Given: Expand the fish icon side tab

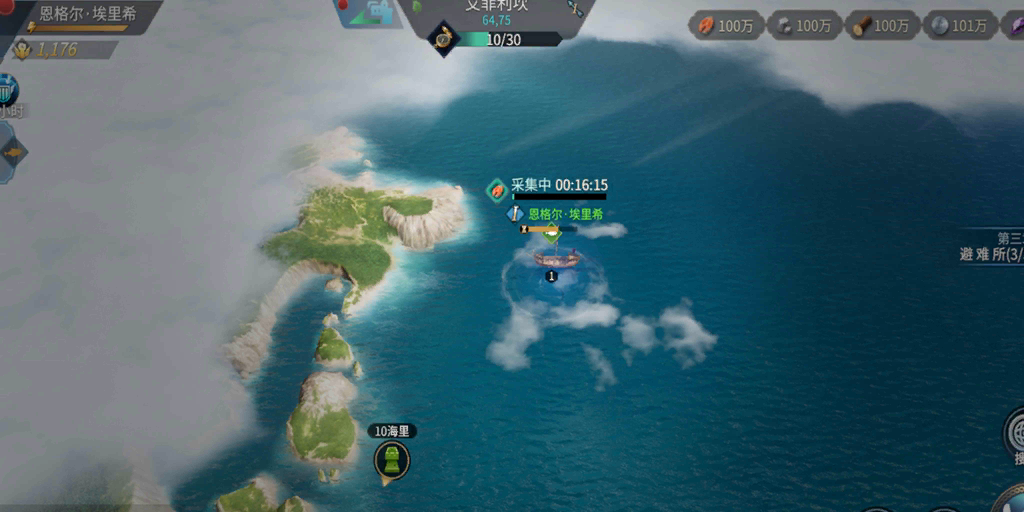Looking at the screenshot, I should [13, 153].
